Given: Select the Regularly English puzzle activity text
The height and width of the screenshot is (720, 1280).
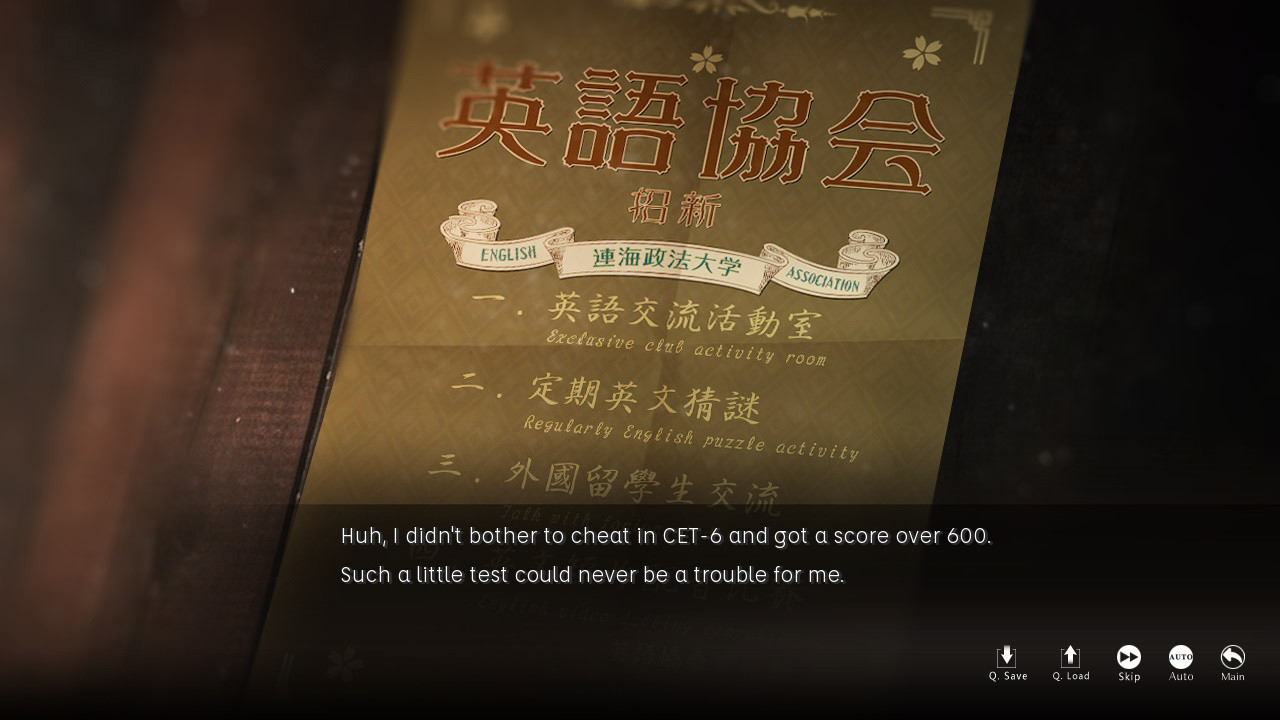Looking at the screenshot, I should (x=690, y=432).
